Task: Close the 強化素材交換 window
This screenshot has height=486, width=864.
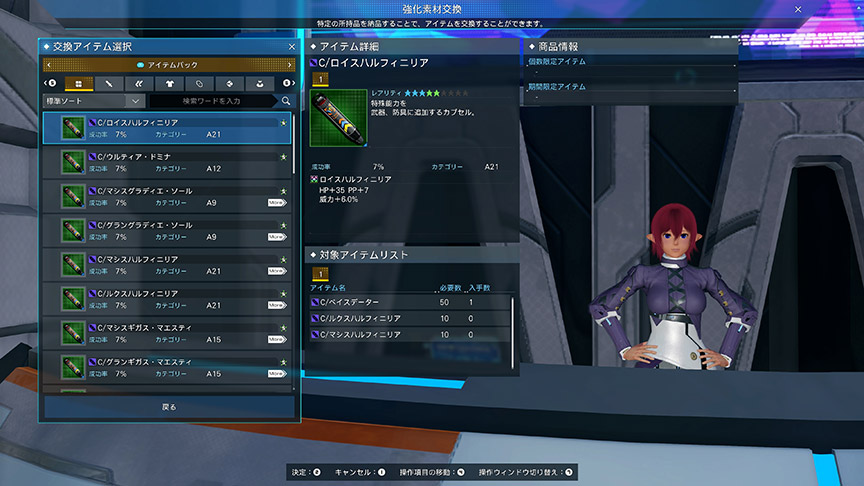Action: (798, 9)
